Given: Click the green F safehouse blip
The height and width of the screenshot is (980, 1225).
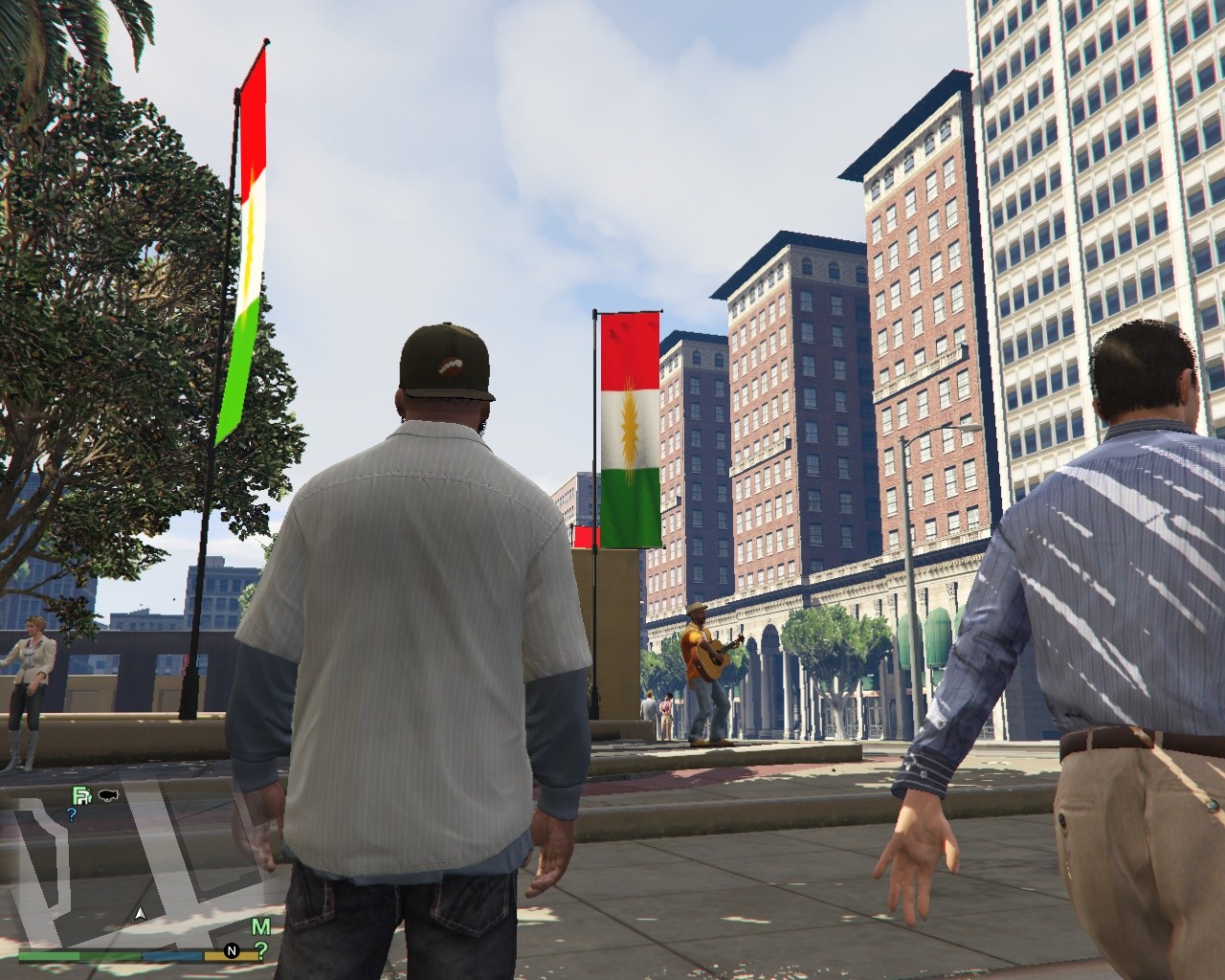Looking at the screenshot, I should point(82,796).
